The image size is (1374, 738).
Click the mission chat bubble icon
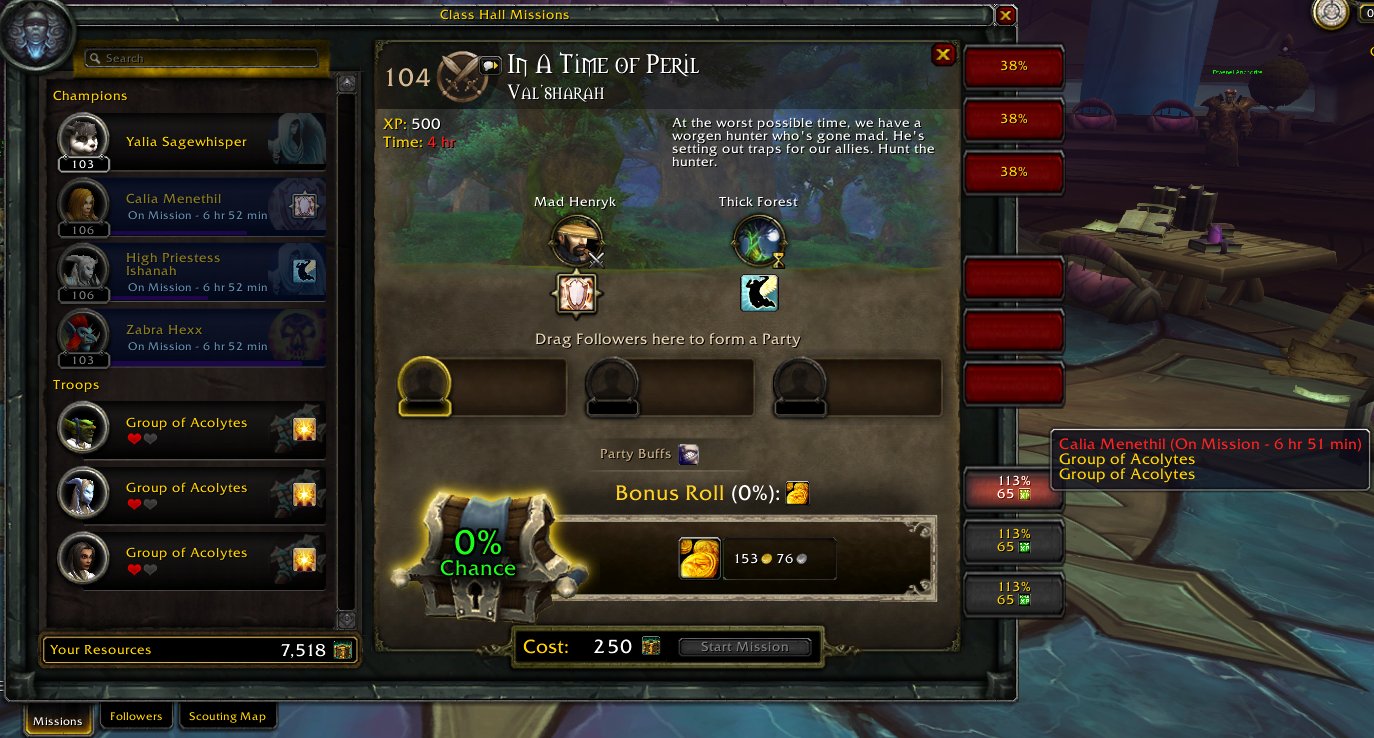pyautogui.click(x=490, y=66)
